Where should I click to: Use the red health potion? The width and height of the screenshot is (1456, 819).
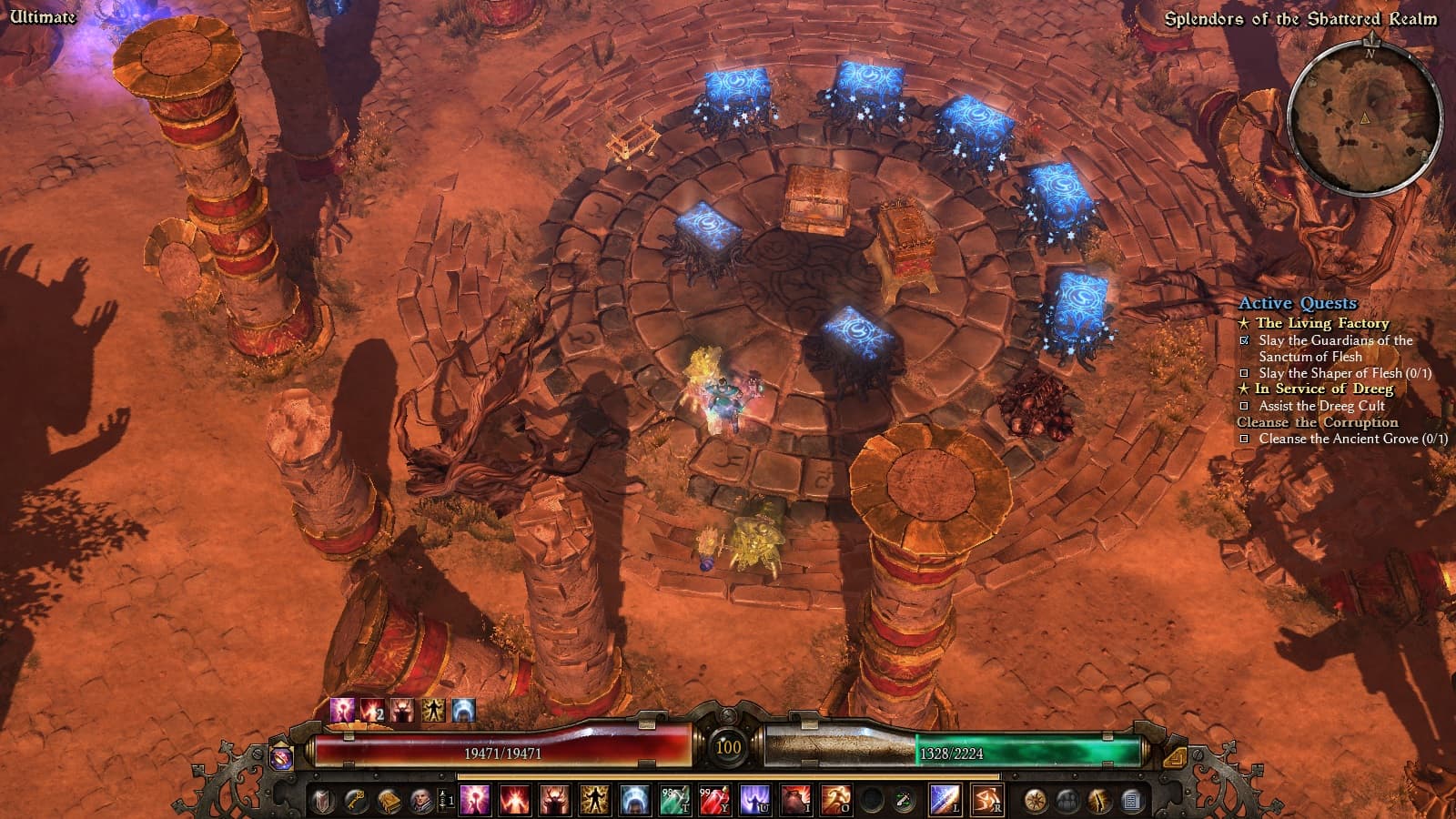[x=713, y=801]
